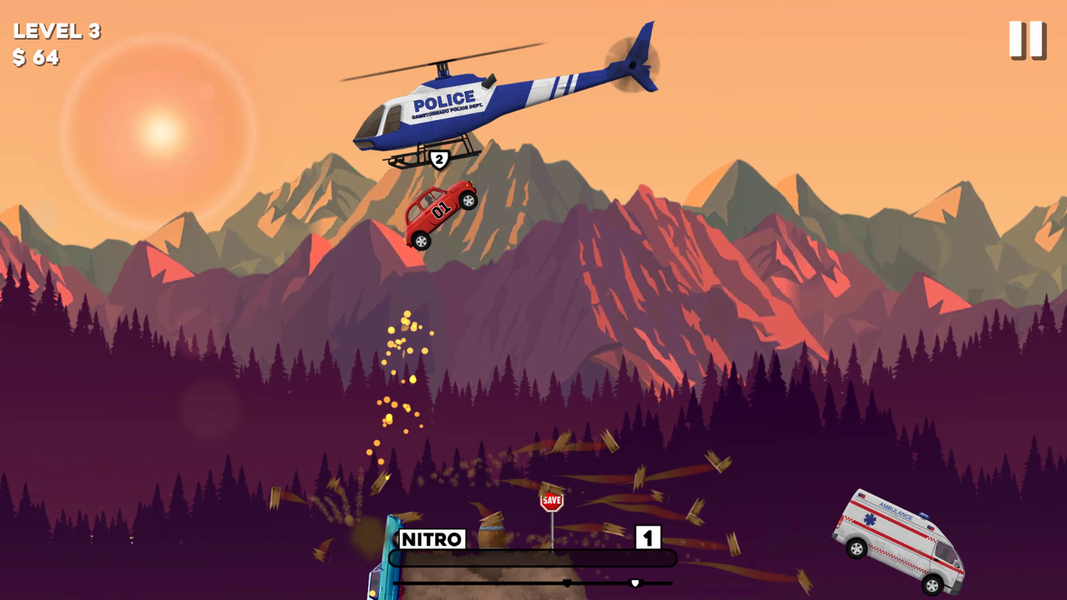Image resolution: width=1067 pixels, height=600 pixels.
Task: Pause the game with the pause button
Action: pyautogui.click(x=1026, y=40)
